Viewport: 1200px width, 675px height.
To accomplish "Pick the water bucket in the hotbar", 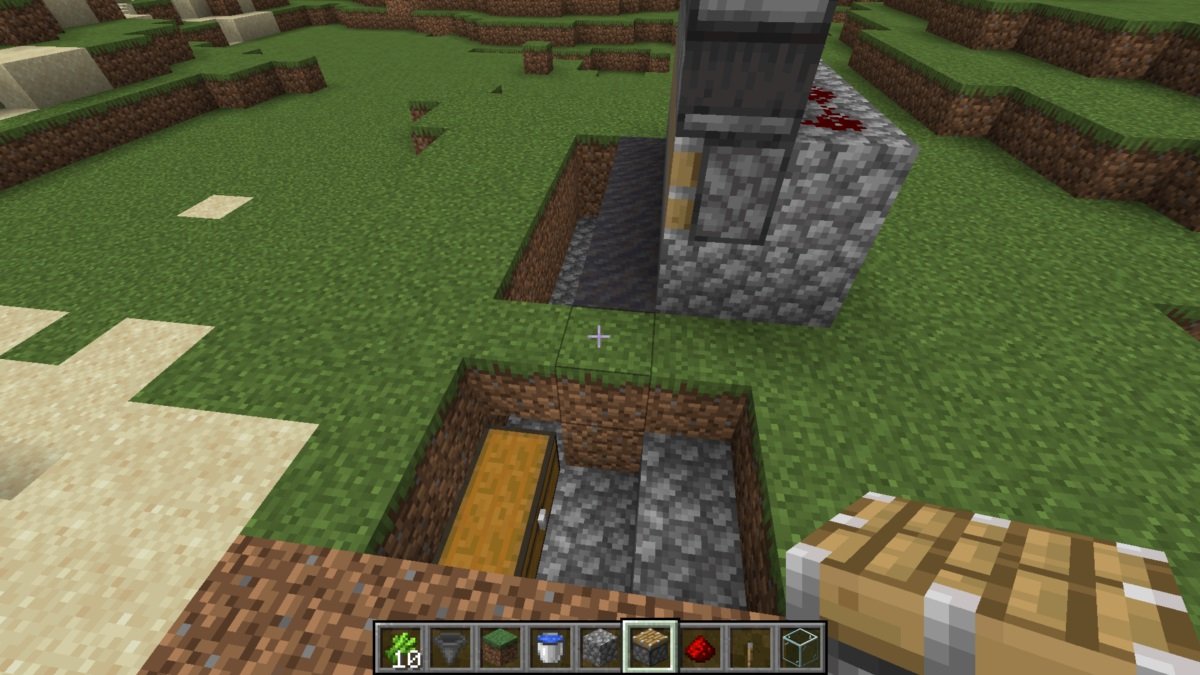I will (550, 647).
